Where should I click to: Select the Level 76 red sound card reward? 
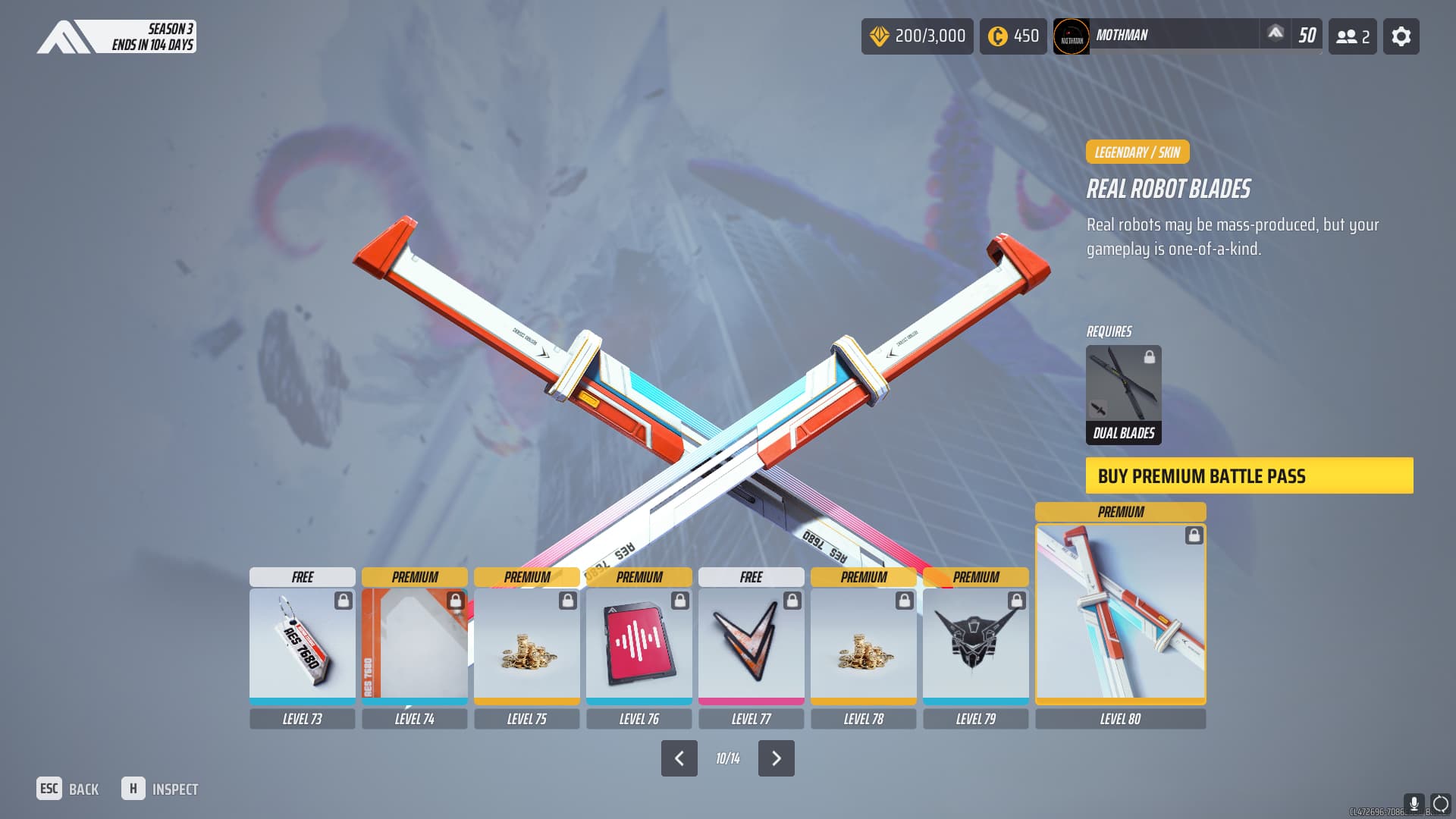coord(639,645)
